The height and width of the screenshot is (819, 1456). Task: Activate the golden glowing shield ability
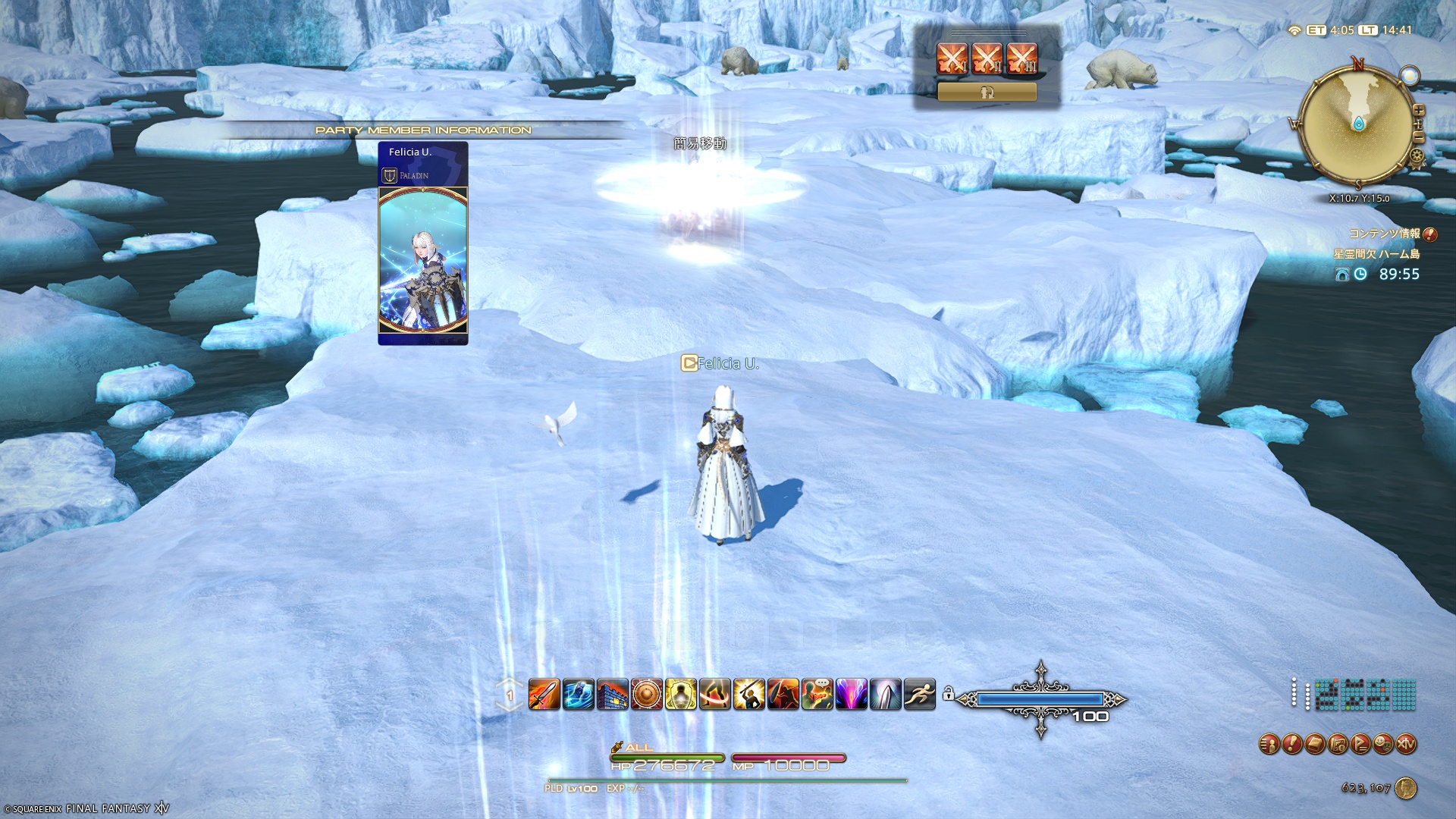tap(680, 694)
